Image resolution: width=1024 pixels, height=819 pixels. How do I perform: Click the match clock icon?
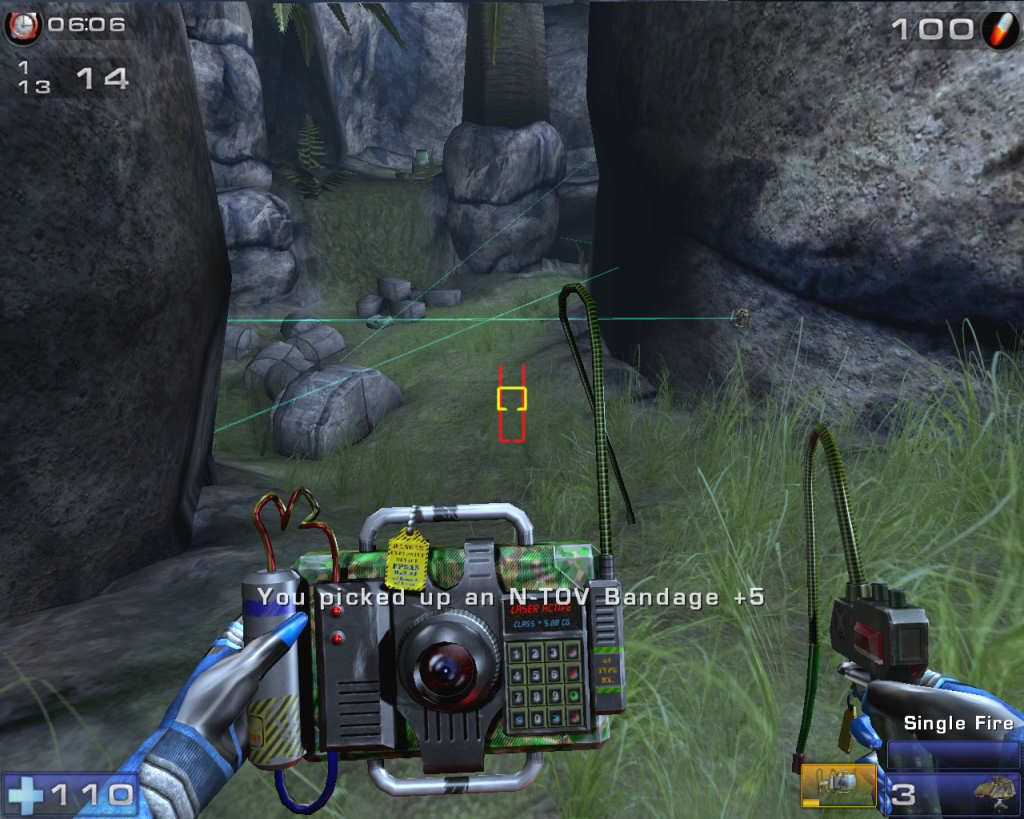21,26
